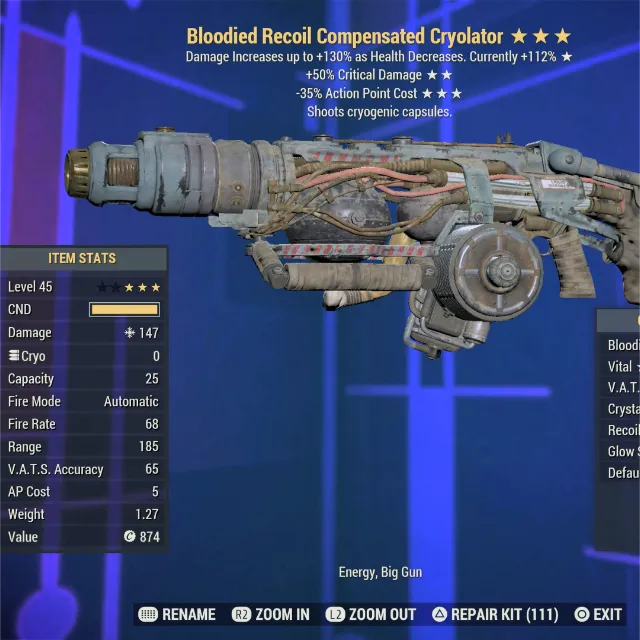640x640 pixels.
Task: Use the REPAIR KIT (111) option
Action: point(494,614)
